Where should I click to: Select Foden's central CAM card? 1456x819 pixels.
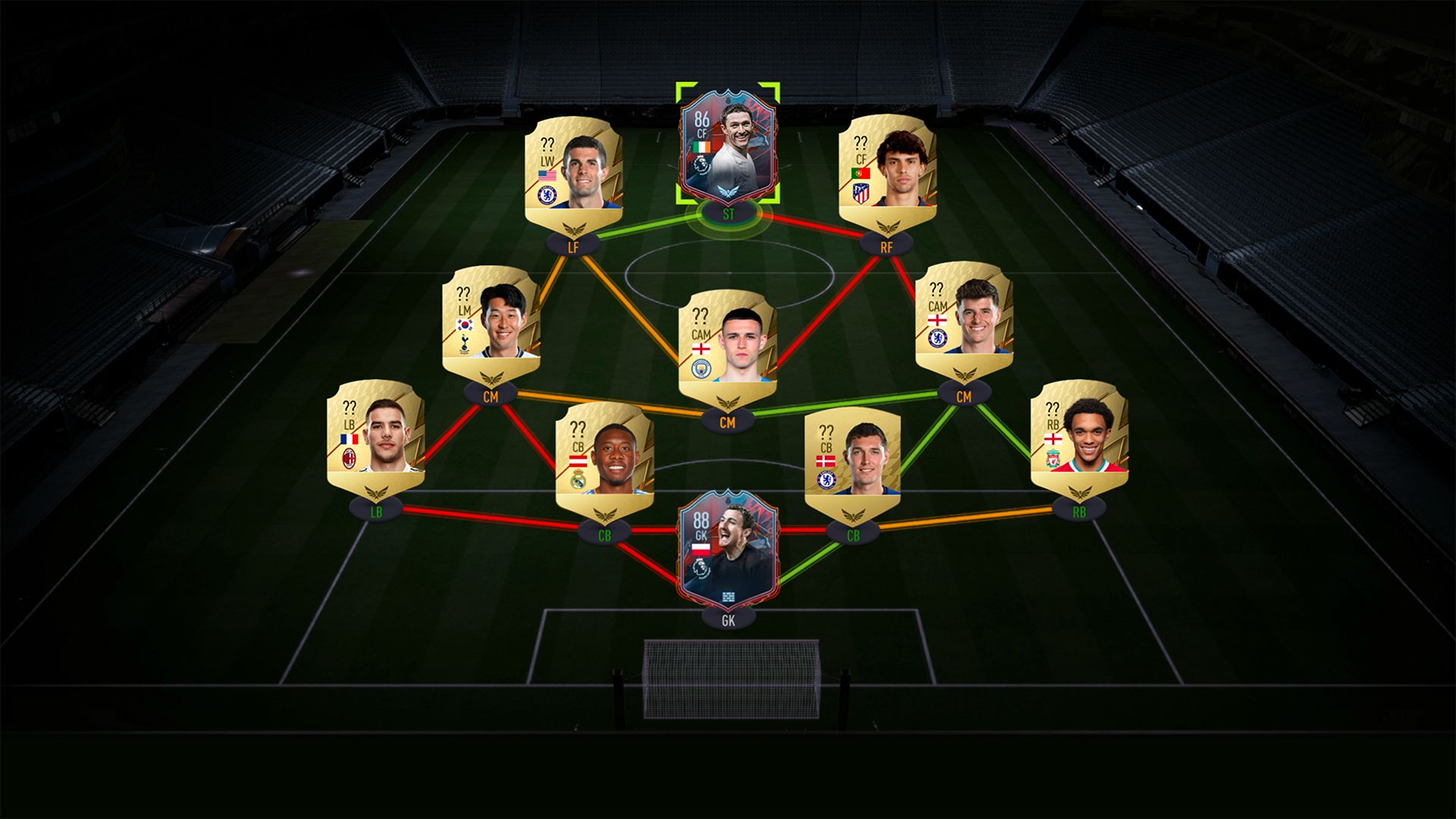[x=730, y=345]
